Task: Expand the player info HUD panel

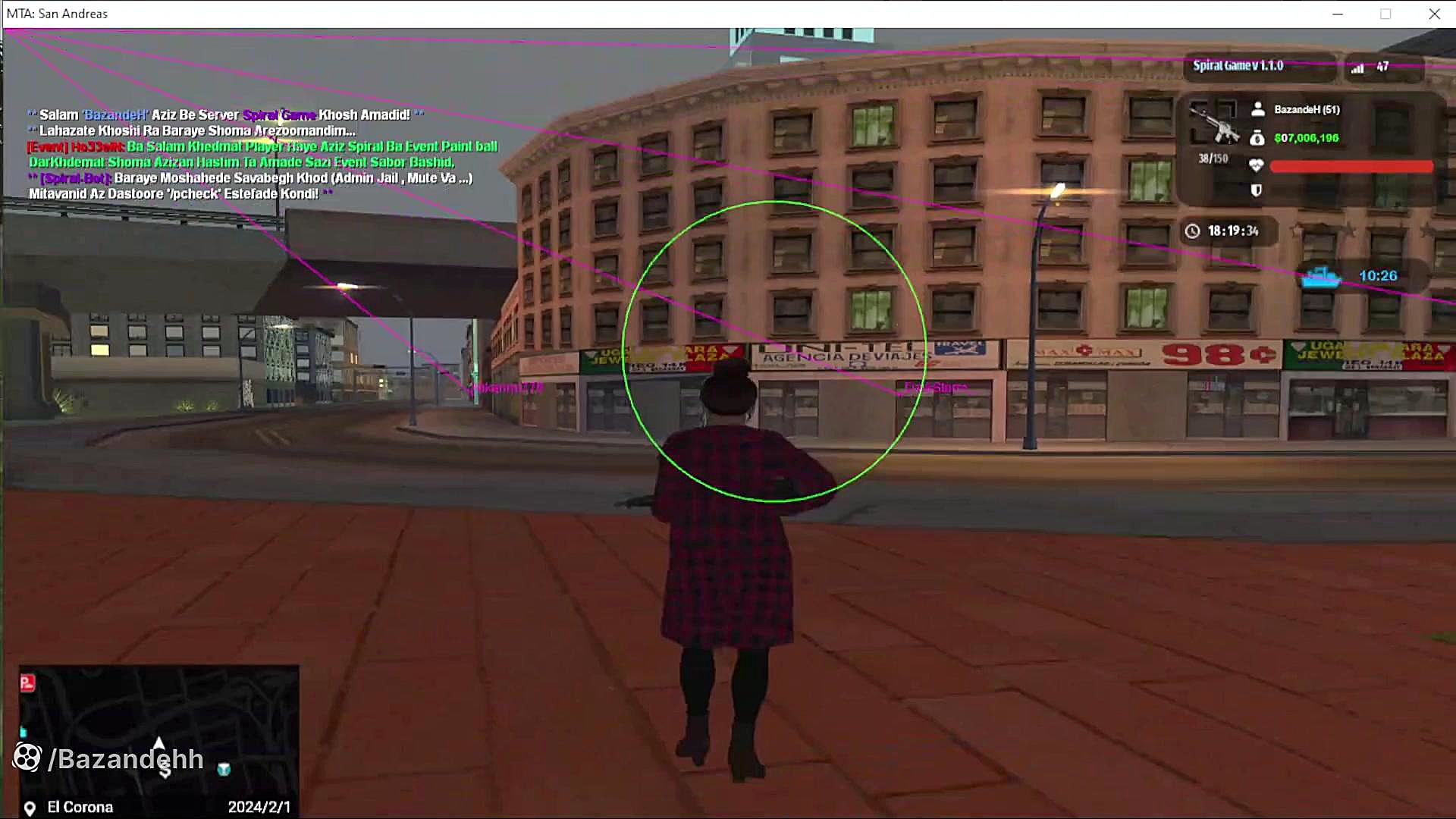Action: coord(1312,148)
